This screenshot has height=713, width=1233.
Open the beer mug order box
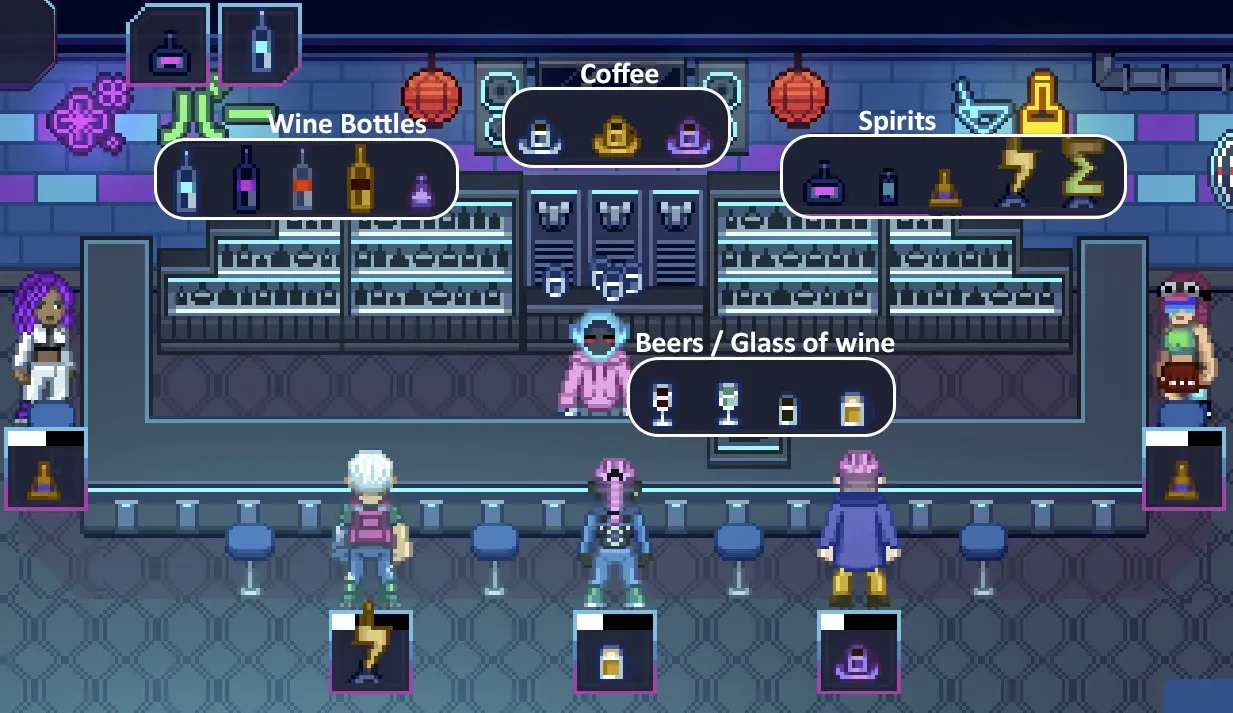pos(614,652)
